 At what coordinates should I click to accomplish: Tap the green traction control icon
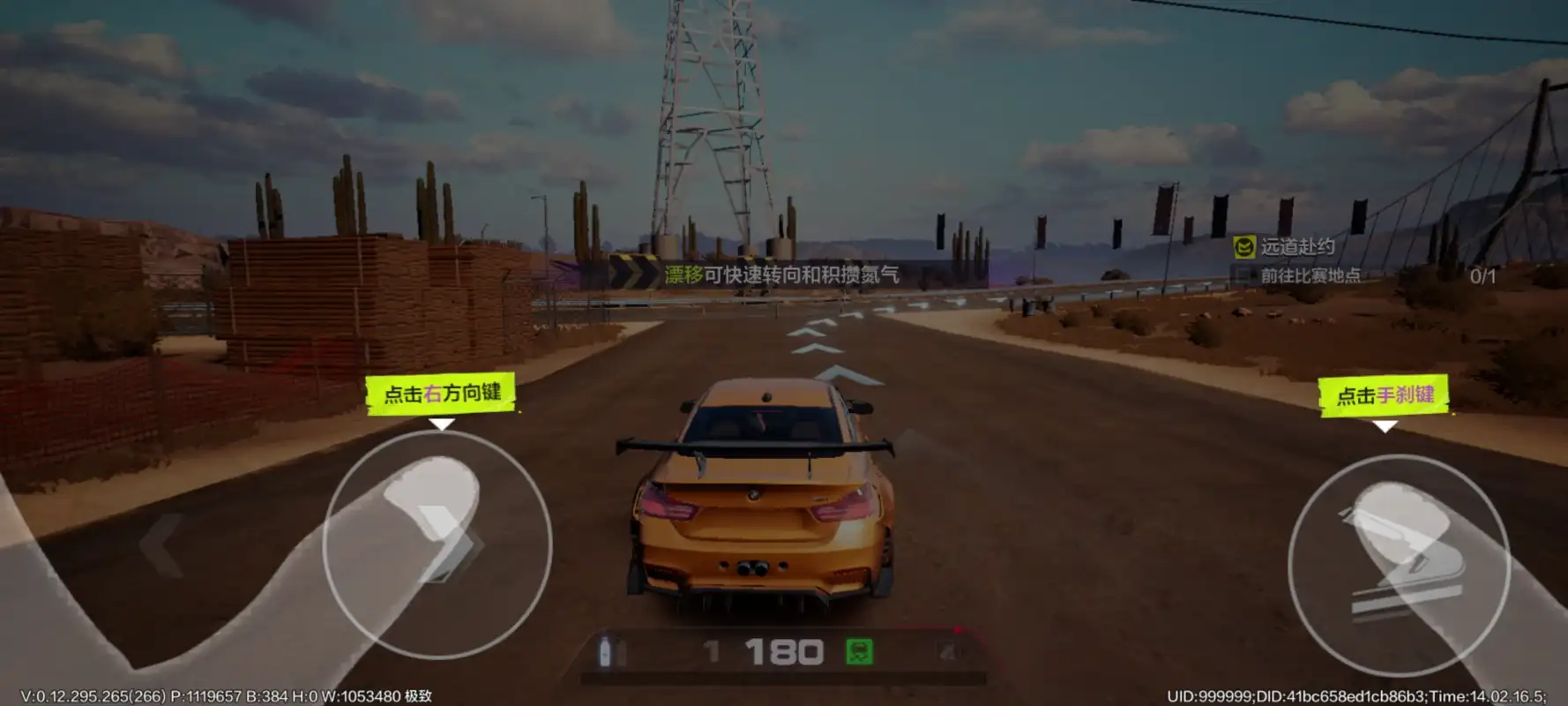(859, 652)
